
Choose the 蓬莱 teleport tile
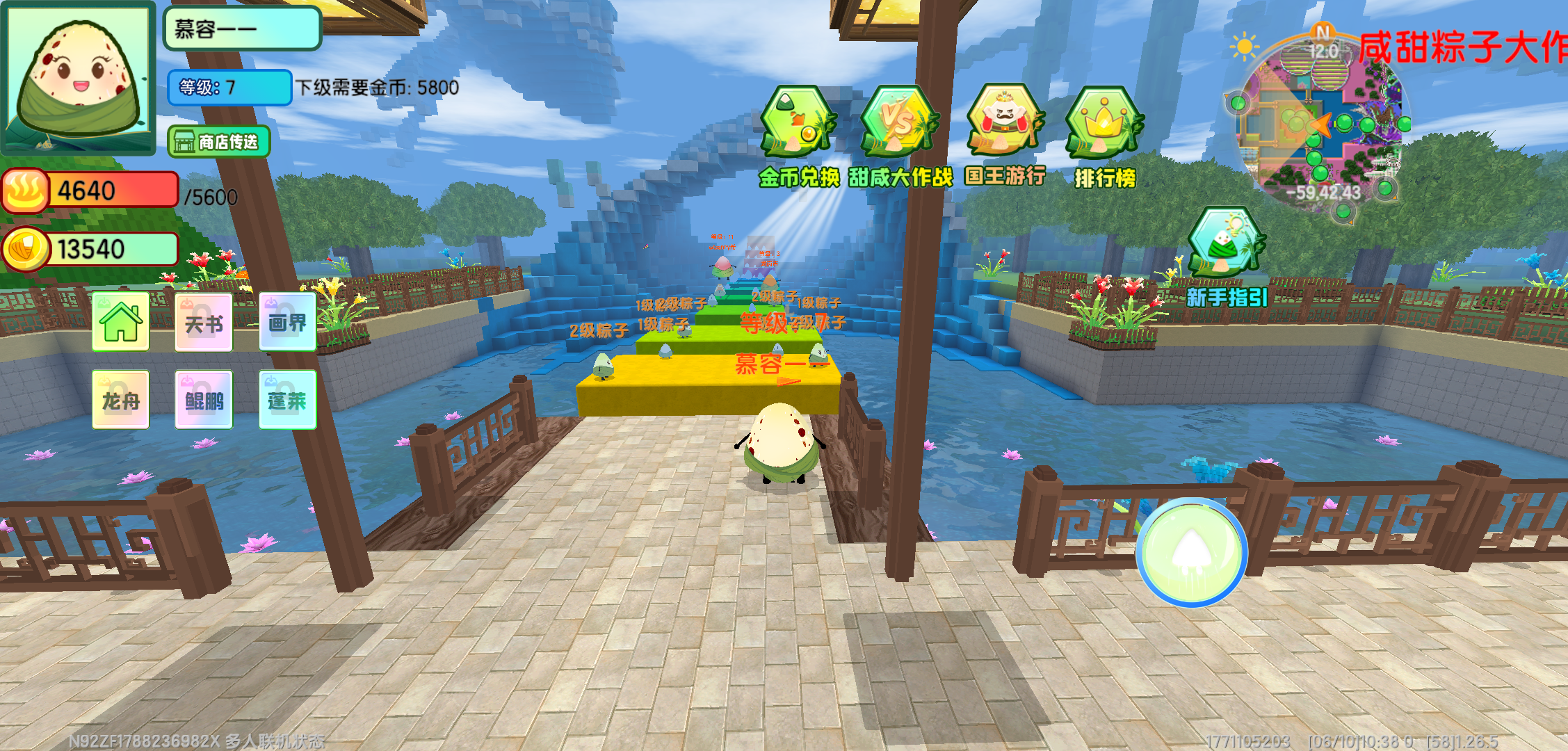(287, 400)
